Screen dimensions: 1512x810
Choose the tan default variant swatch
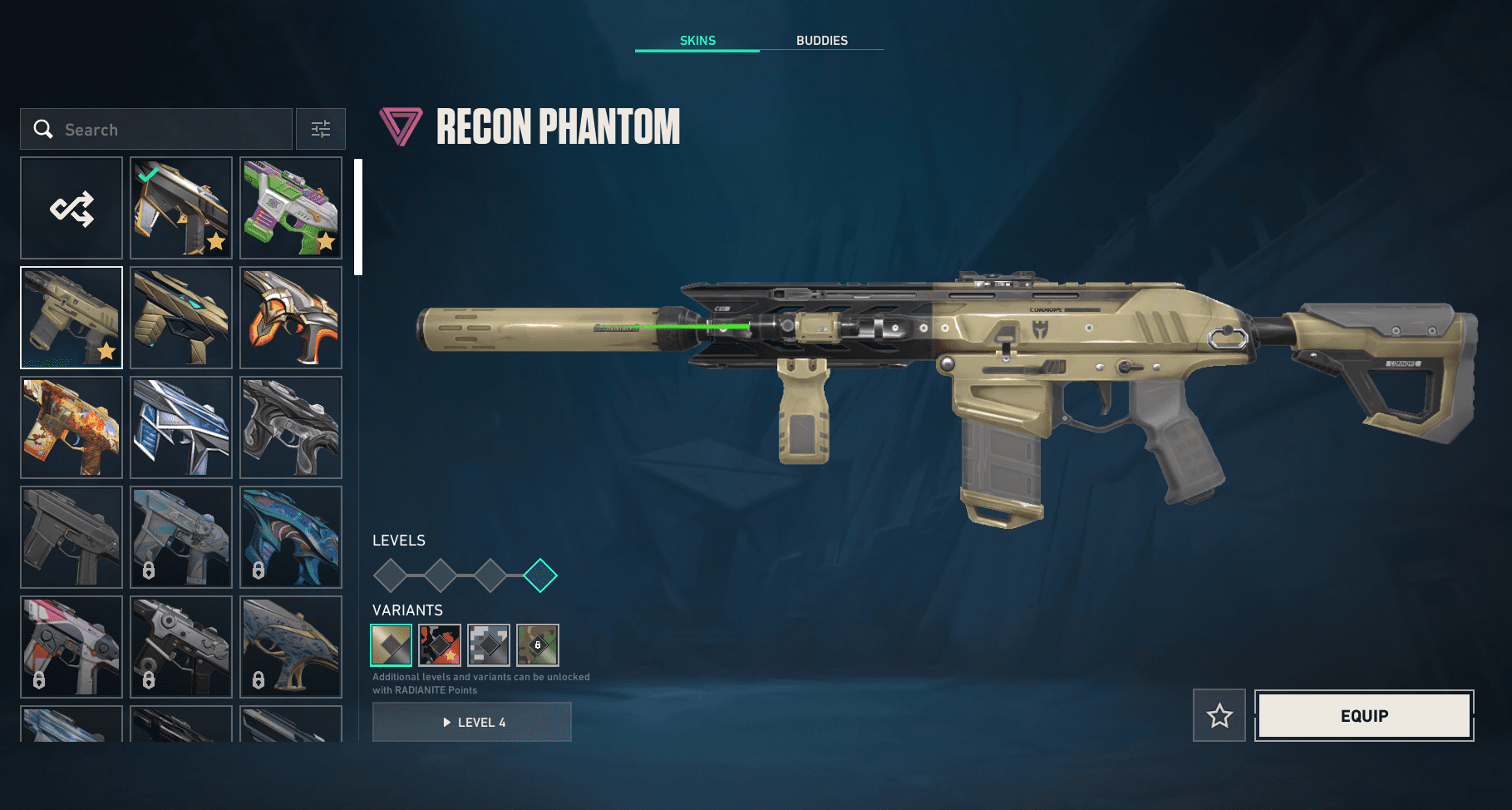tap(391, 645)
